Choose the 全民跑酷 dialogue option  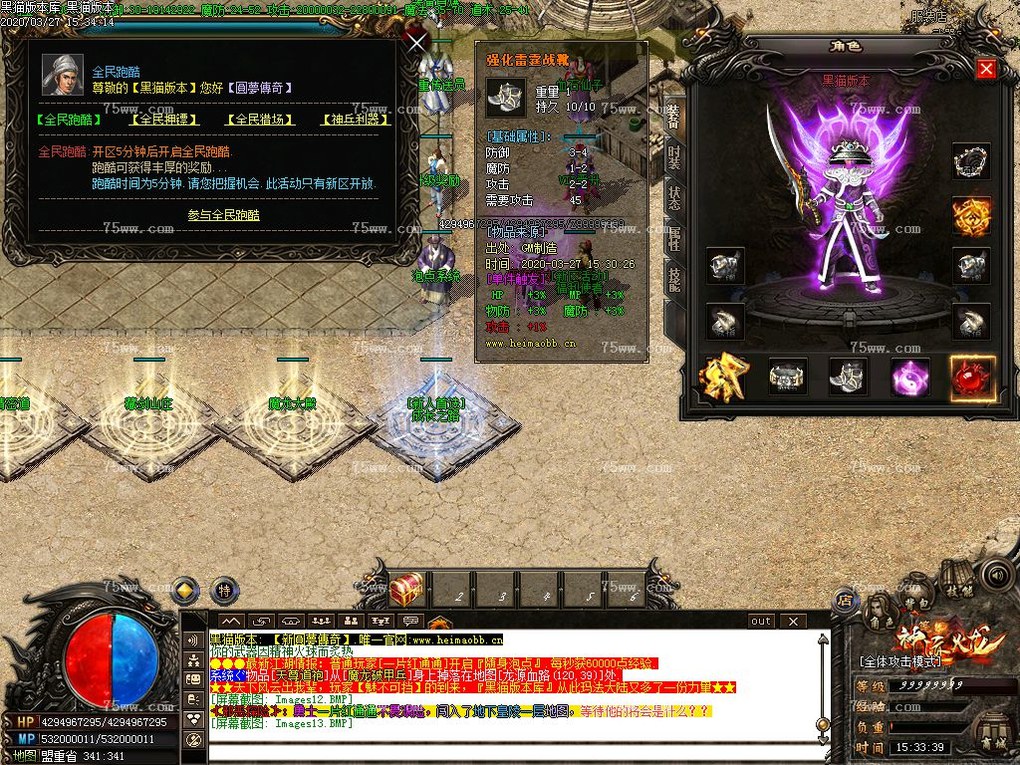point(67,119)
